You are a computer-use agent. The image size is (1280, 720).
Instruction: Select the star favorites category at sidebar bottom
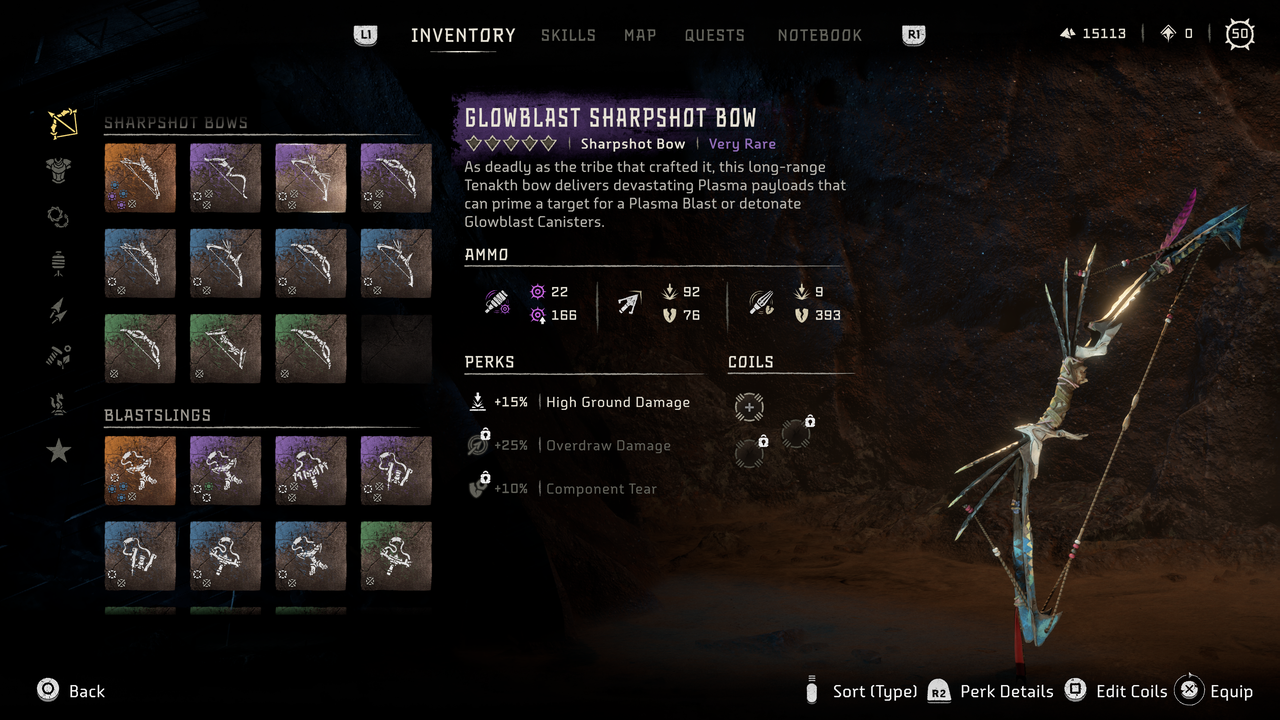[x=57, y=451]
